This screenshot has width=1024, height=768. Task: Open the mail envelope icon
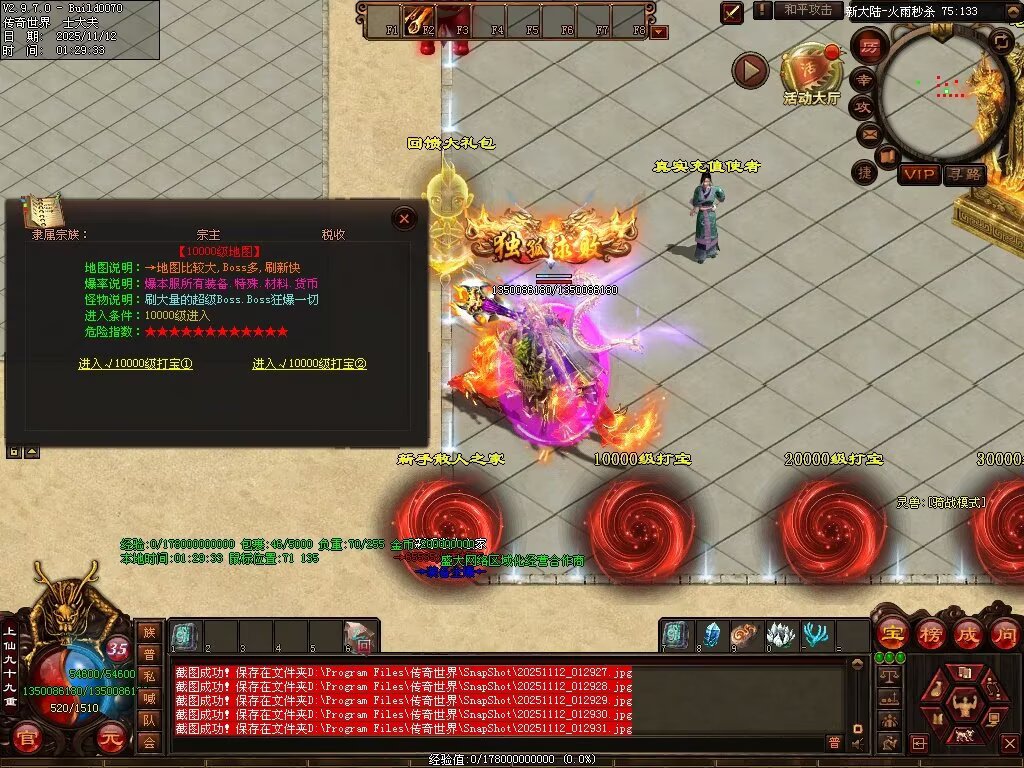click(x=866, y=133)
